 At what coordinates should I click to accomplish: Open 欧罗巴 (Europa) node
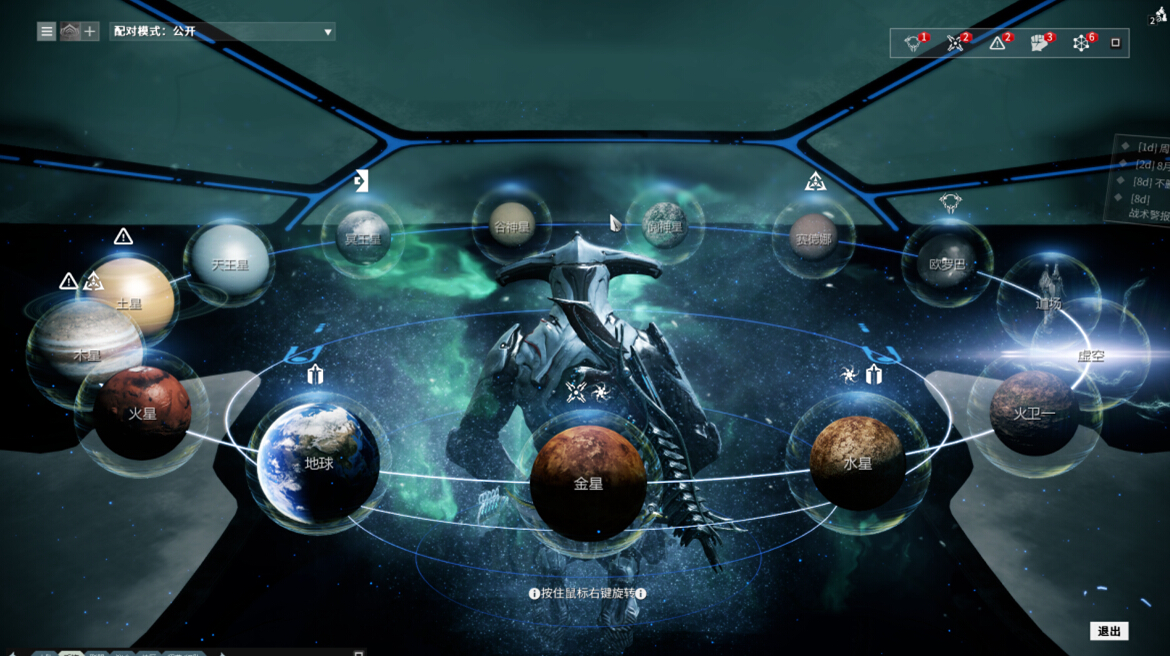(946, 263)
